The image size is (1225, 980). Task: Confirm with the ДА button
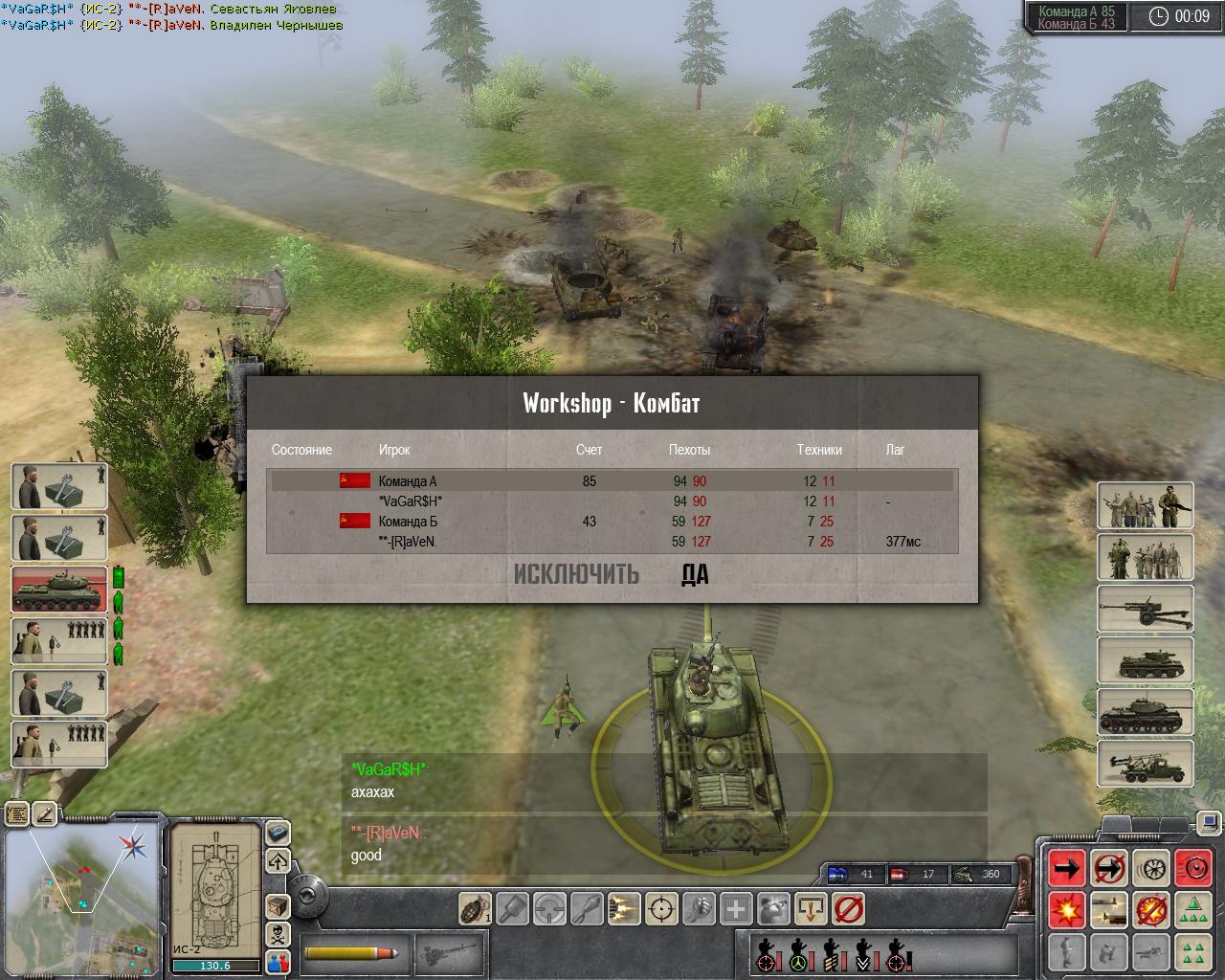(695, 574)
